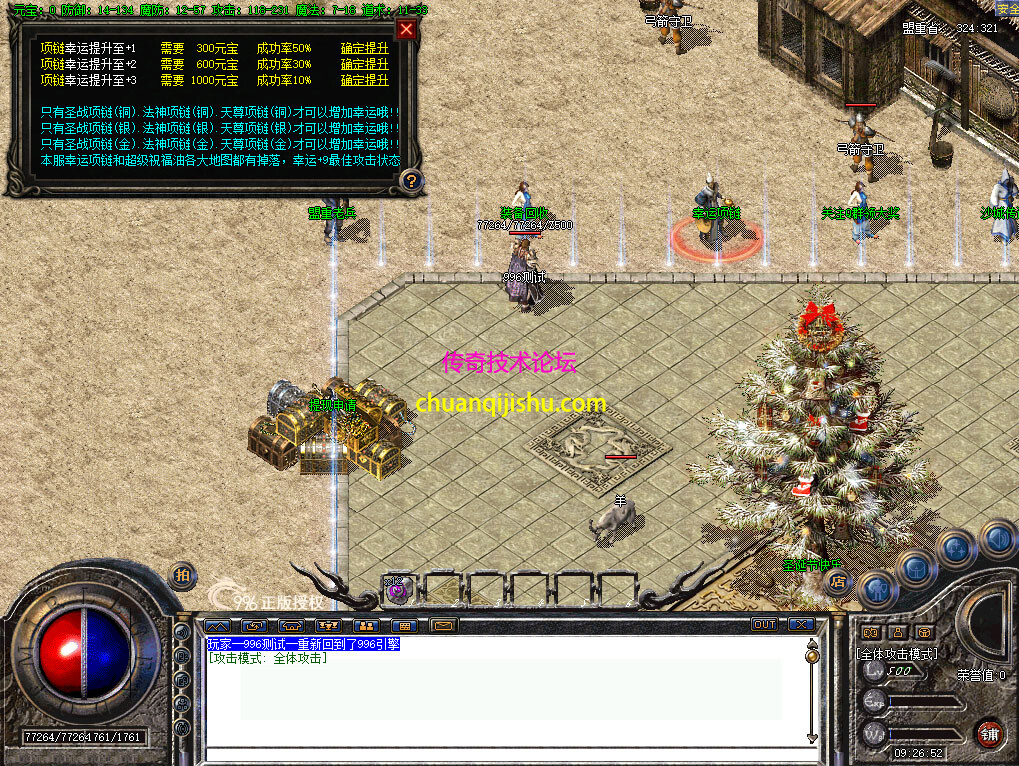1019x766 pixels.
Task: Open the 店 shop button
Action: point(838,580)
